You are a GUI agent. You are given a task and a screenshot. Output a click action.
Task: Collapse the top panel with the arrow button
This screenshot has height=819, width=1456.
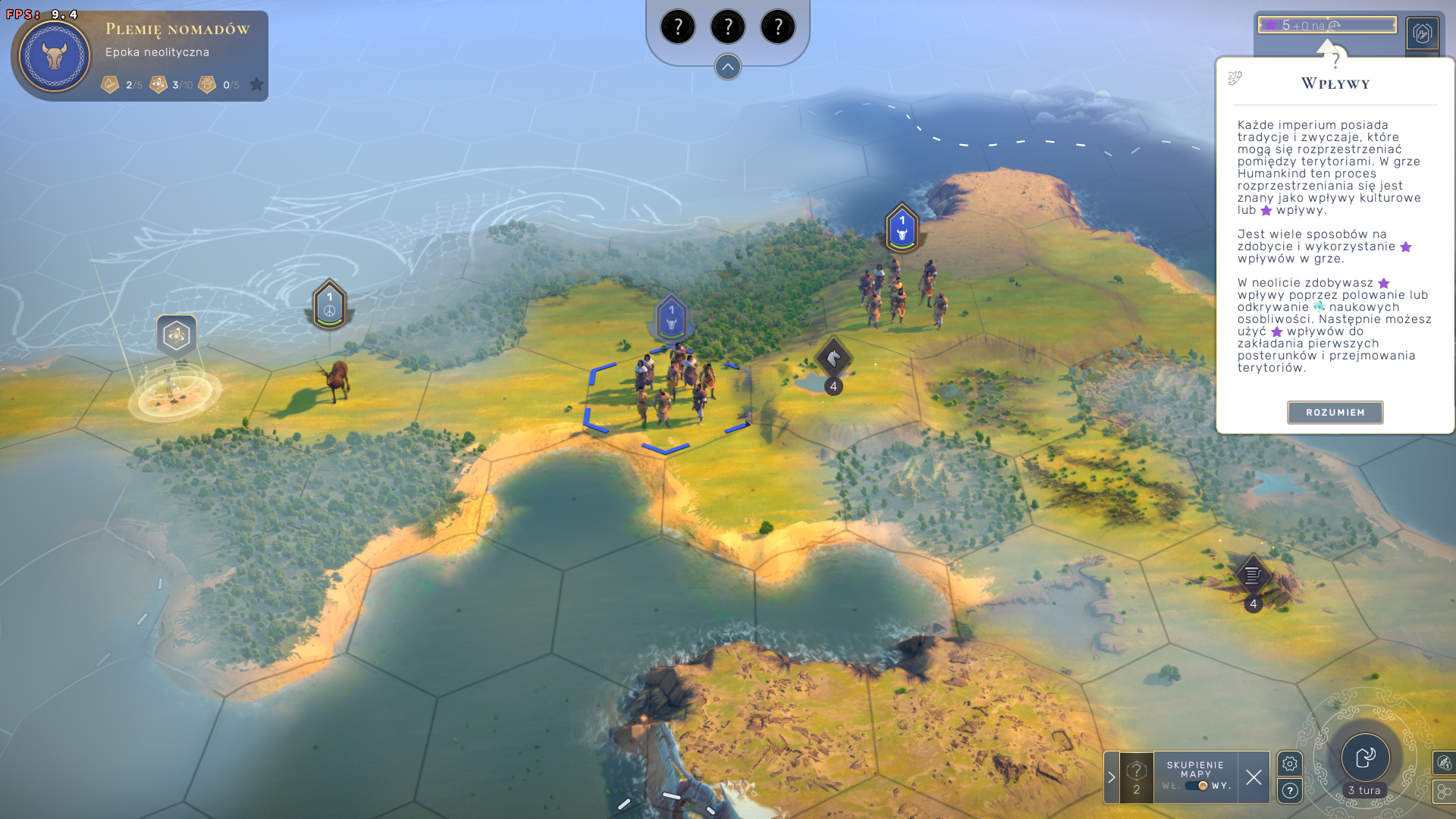[727, 67]
